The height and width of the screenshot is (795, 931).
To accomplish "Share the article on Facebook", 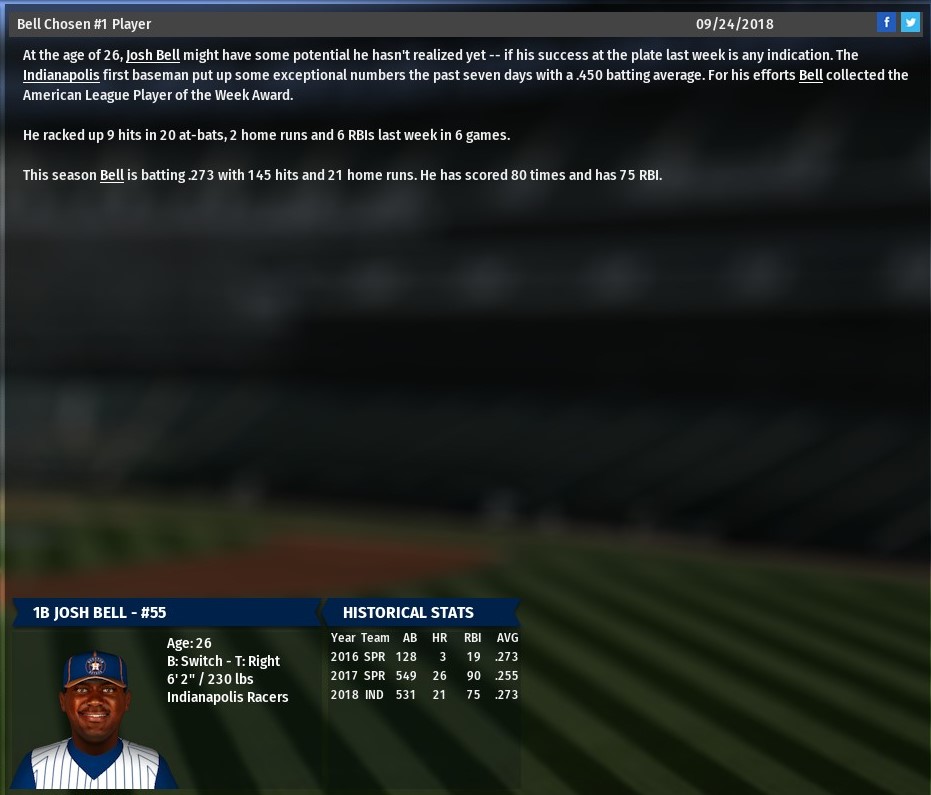I will tap(886, 23).
